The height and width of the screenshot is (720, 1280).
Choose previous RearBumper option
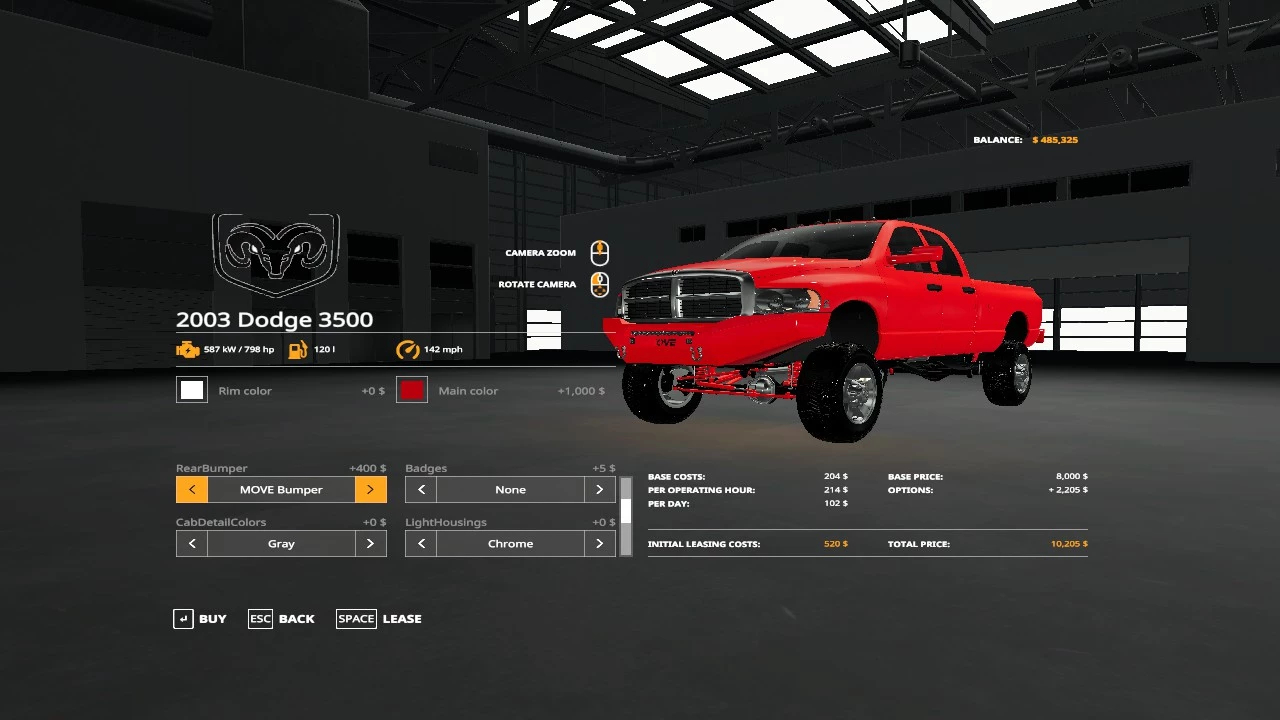point(192,490)
